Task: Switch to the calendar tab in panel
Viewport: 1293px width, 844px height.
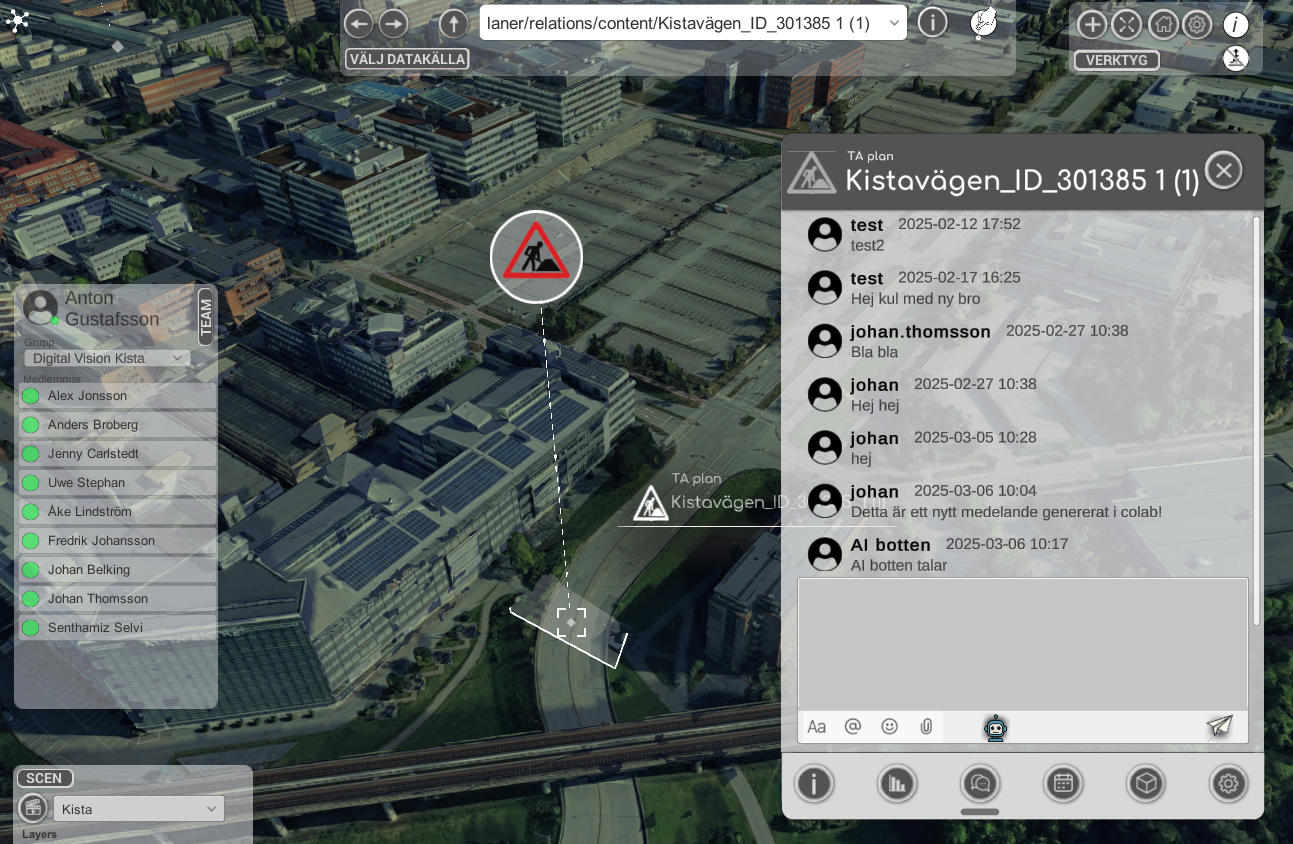Action: (x=1063, y=785)
